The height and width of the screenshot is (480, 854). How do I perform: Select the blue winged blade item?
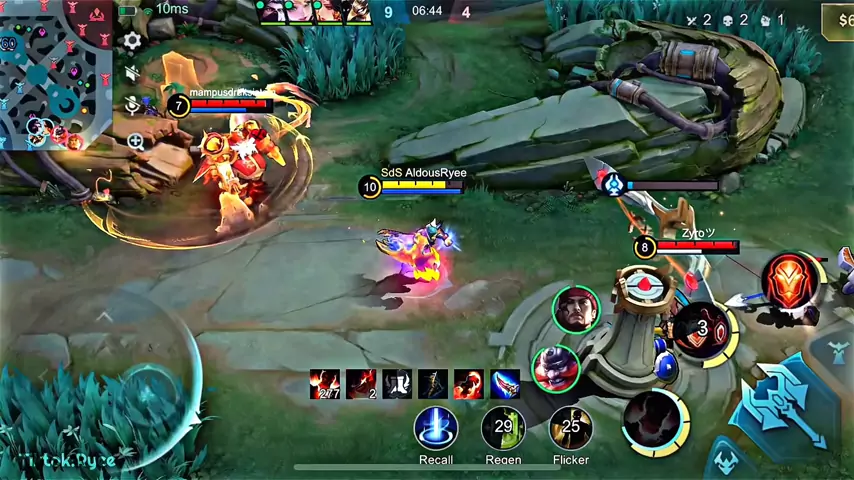coord(505,384)
